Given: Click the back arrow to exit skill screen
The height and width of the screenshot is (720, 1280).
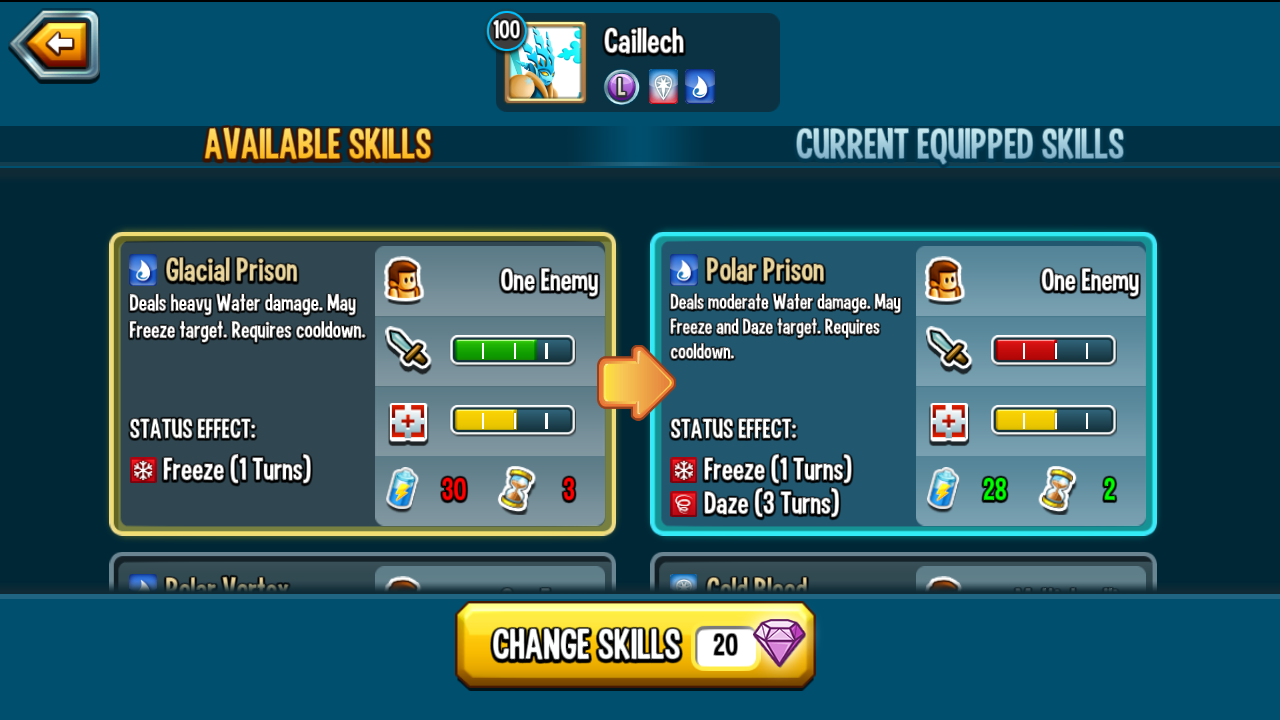Looking at the screenshot, I should coord(52,45).
